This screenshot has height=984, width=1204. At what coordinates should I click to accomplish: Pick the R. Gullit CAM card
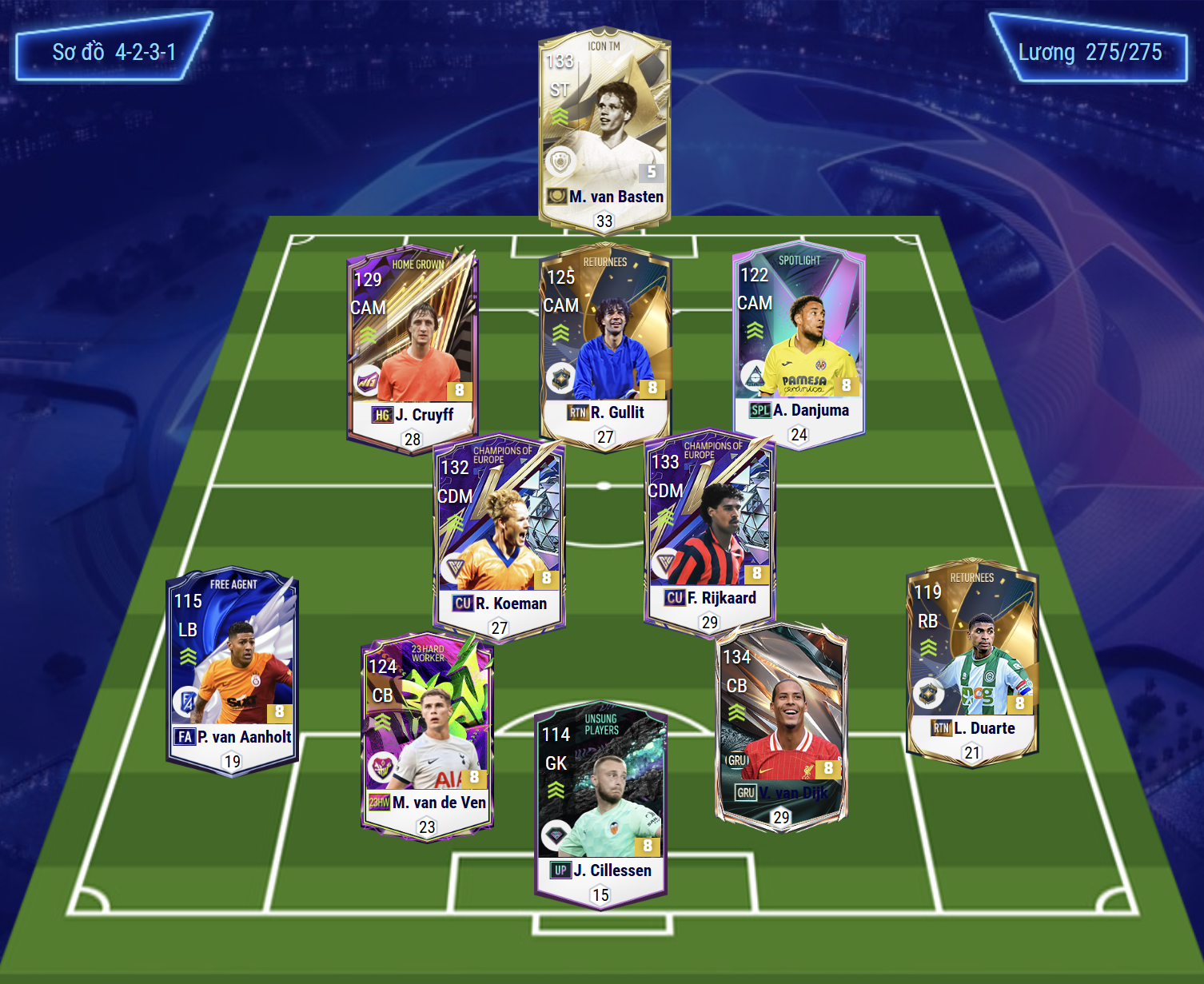point(605,345)
